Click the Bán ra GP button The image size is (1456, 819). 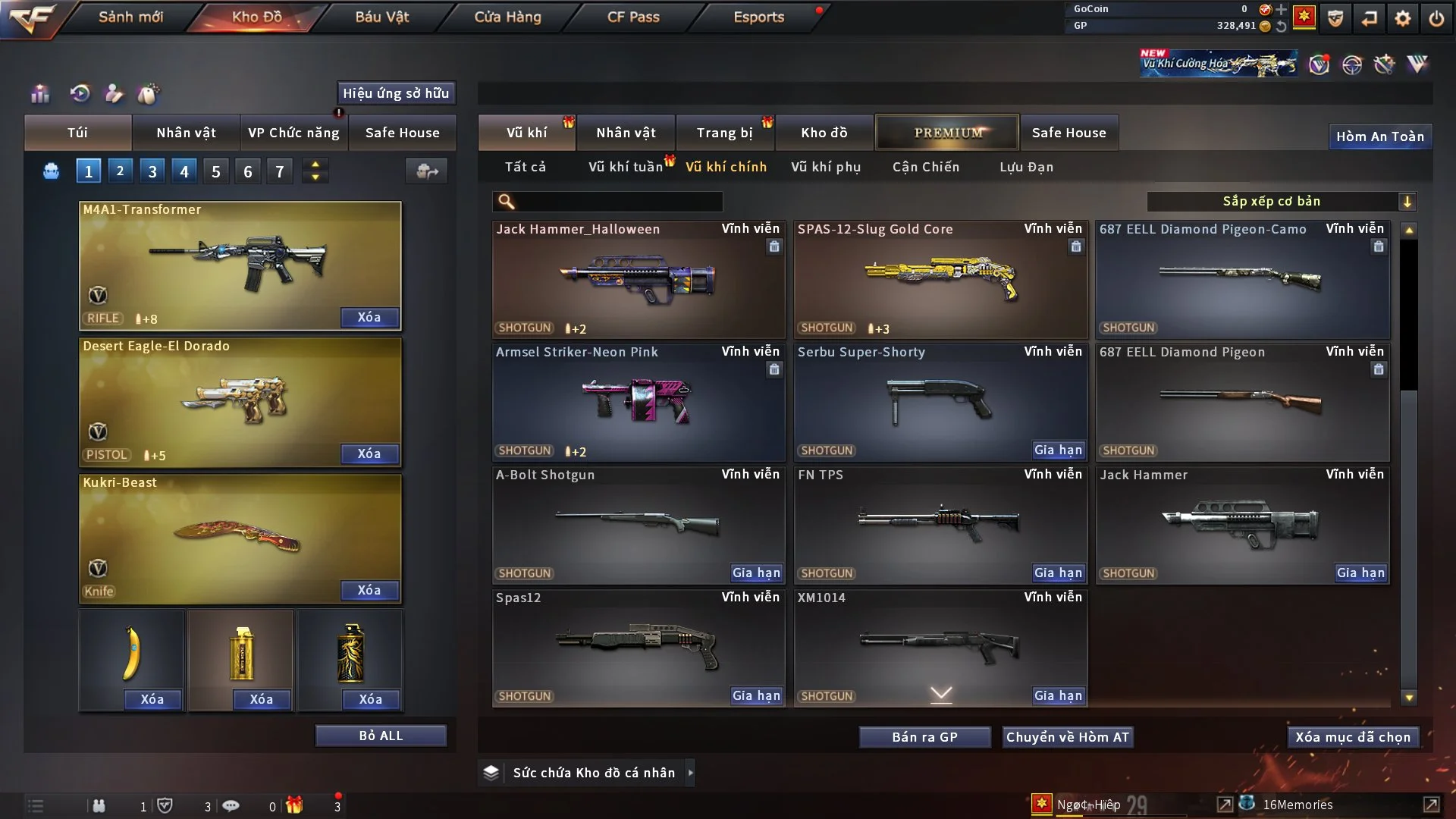tap(924, 737)
